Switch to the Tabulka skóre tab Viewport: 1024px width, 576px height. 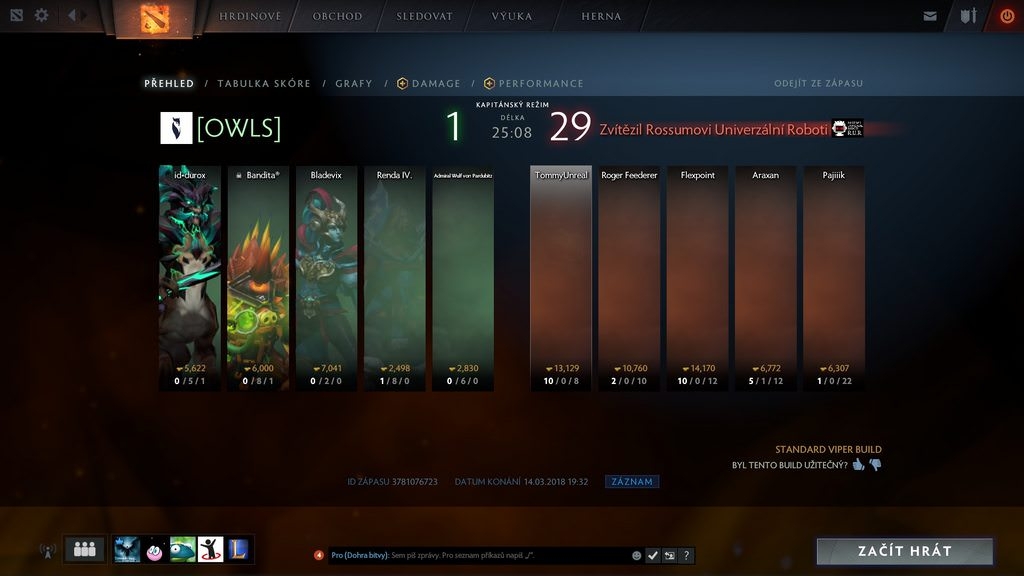[264, 84]
